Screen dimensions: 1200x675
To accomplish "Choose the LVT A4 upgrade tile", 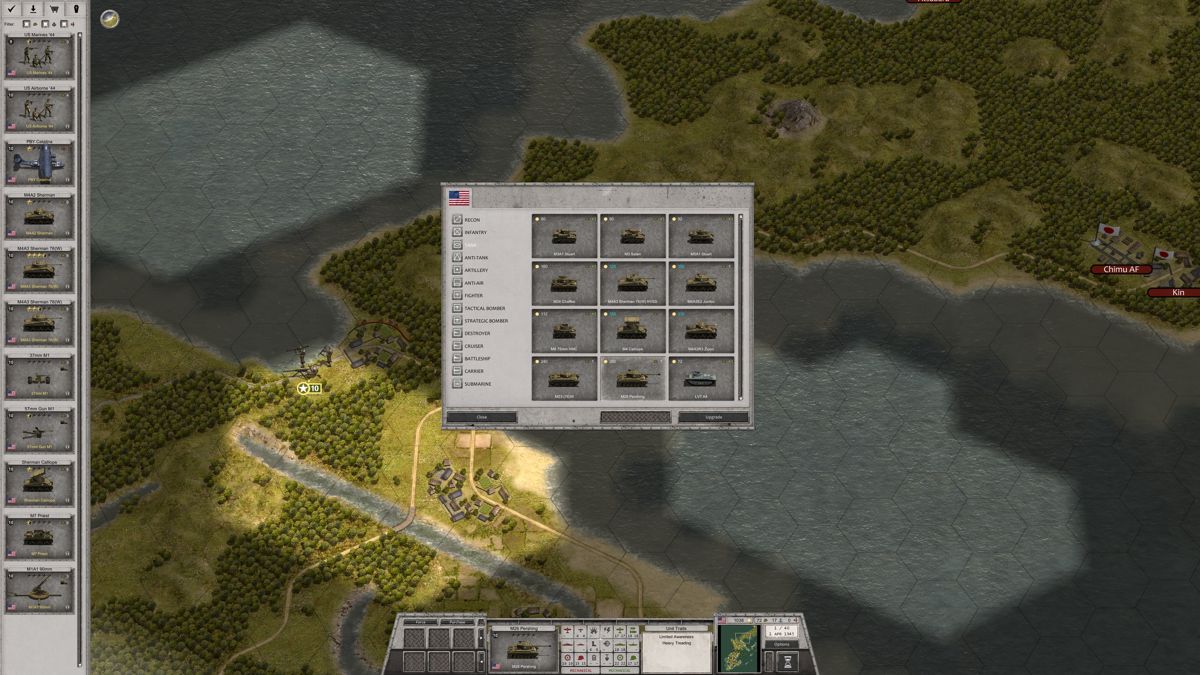I will [701, 379].
